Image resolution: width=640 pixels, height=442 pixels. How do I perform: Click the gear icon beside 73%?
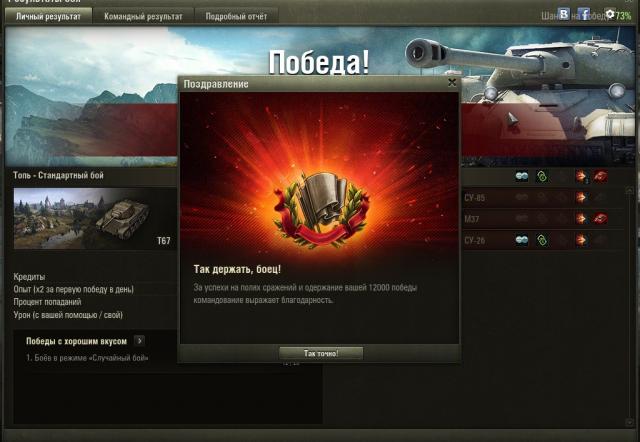(609, 15)
